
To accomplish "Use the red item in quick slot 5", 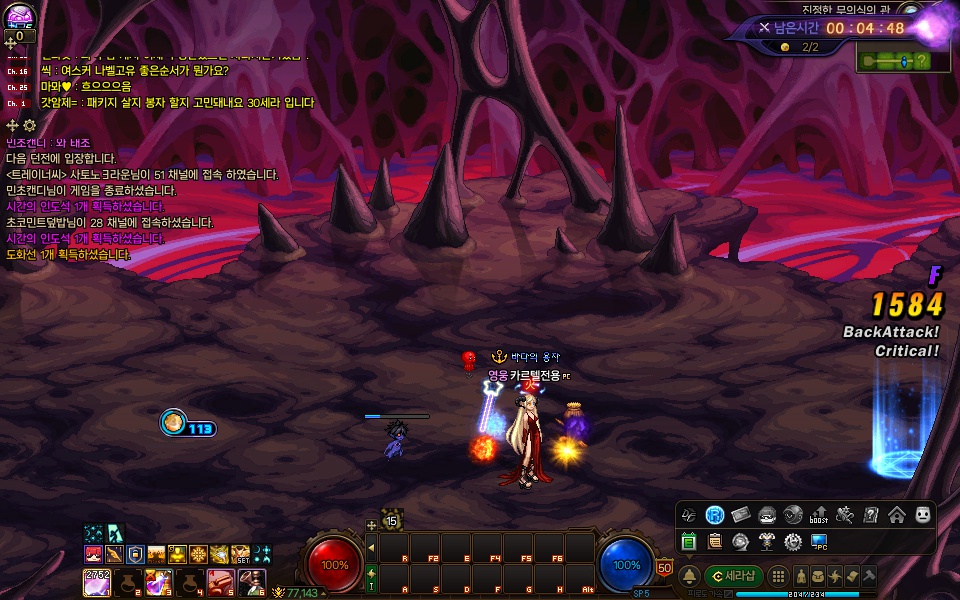I will point(220,581).
